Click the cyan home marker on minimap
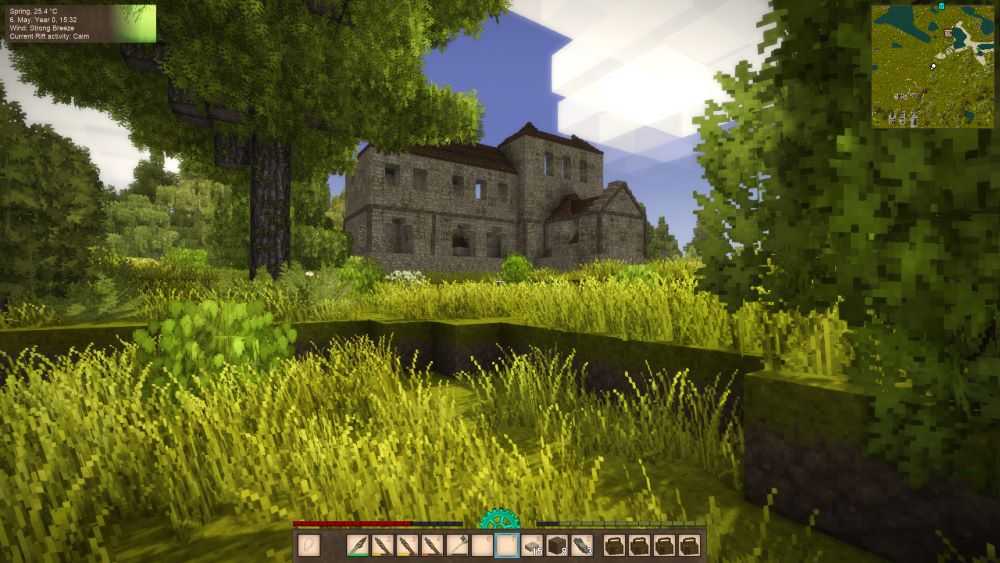The width and height of the screenshot is (1000, 563). tap(941, 7)
